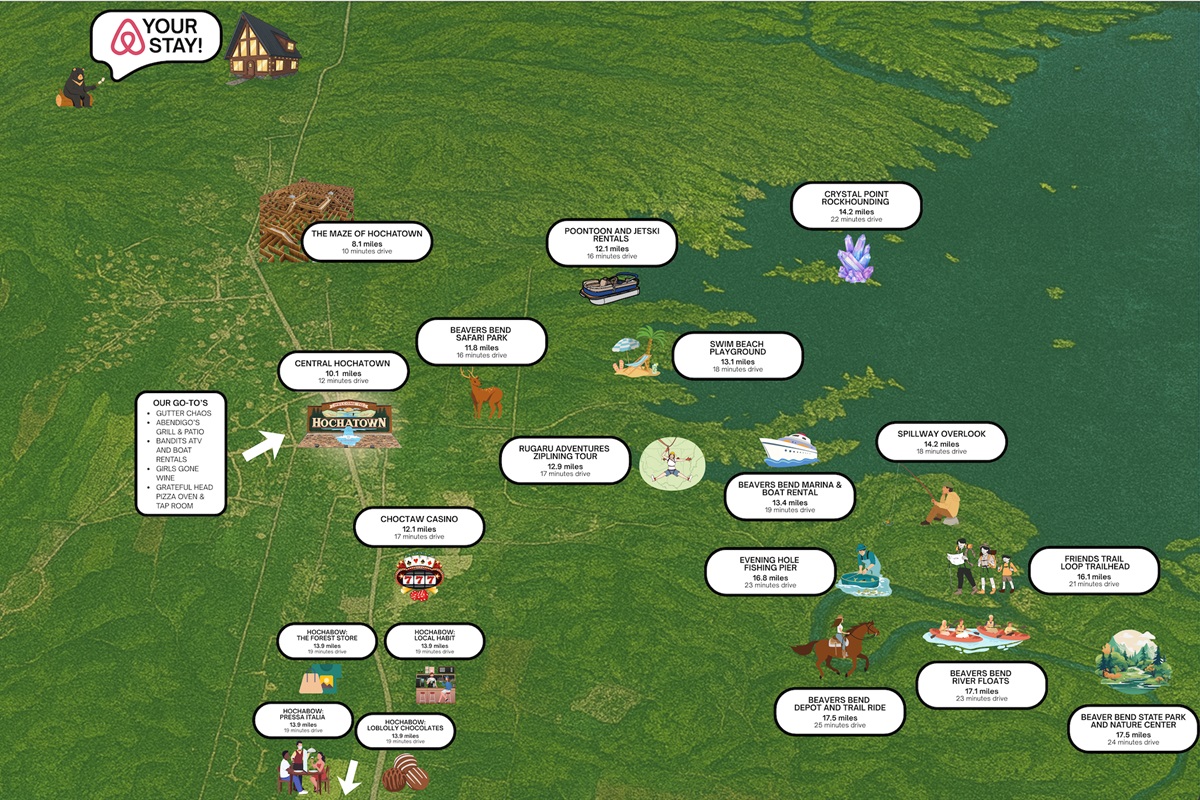This screenshot has width=1200, height=800.
Task: Choose Rugaru Adventures Ziplining Tour label
Action: pyautogui.click(x=565, y=460)
